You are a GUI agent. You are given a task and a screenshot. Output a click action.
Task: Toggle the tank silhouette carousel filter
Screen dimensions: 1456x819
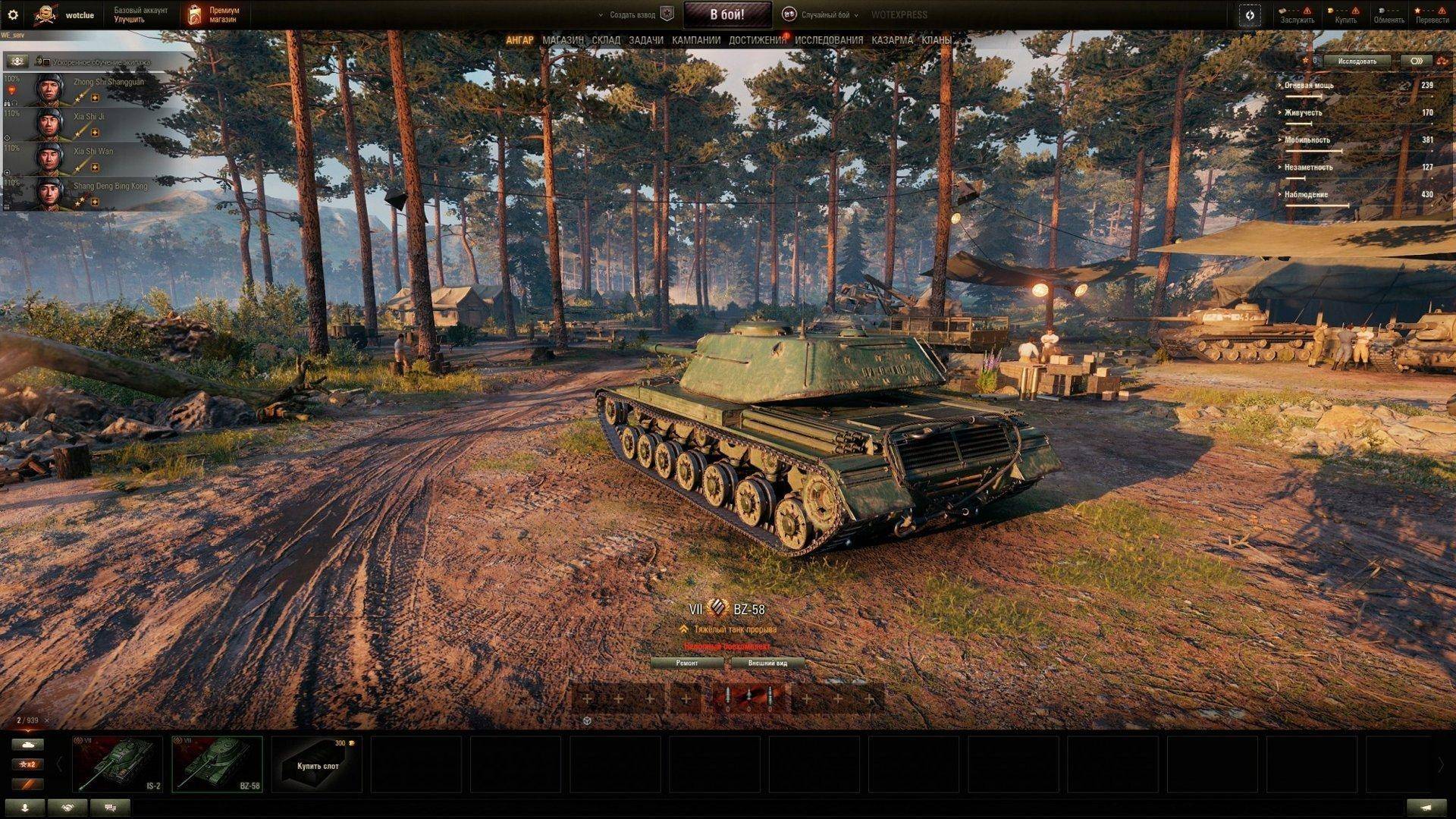tap(28, 745)
